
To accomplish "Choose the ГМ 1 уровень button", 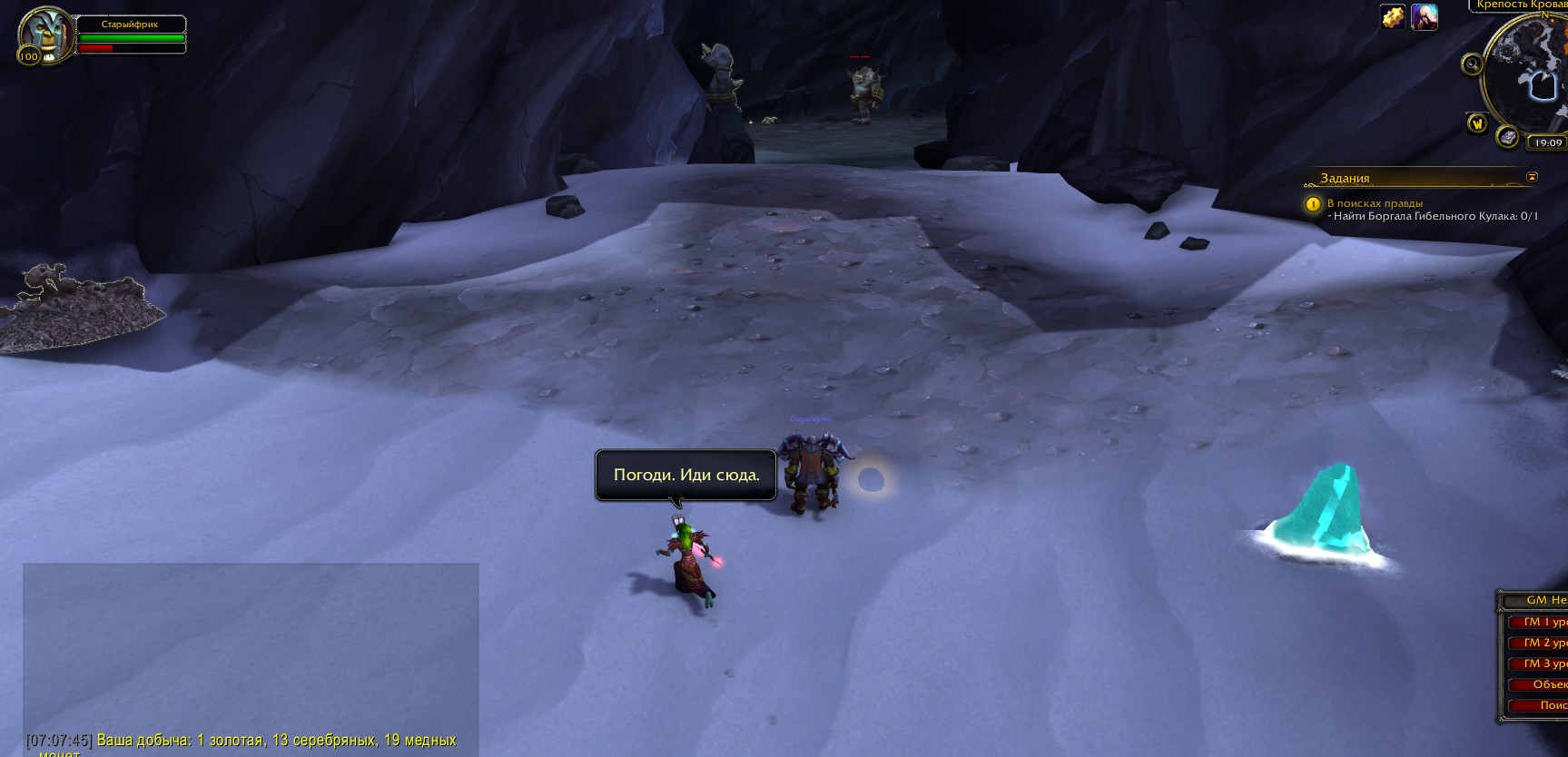I will click(x=1545, y=622).
